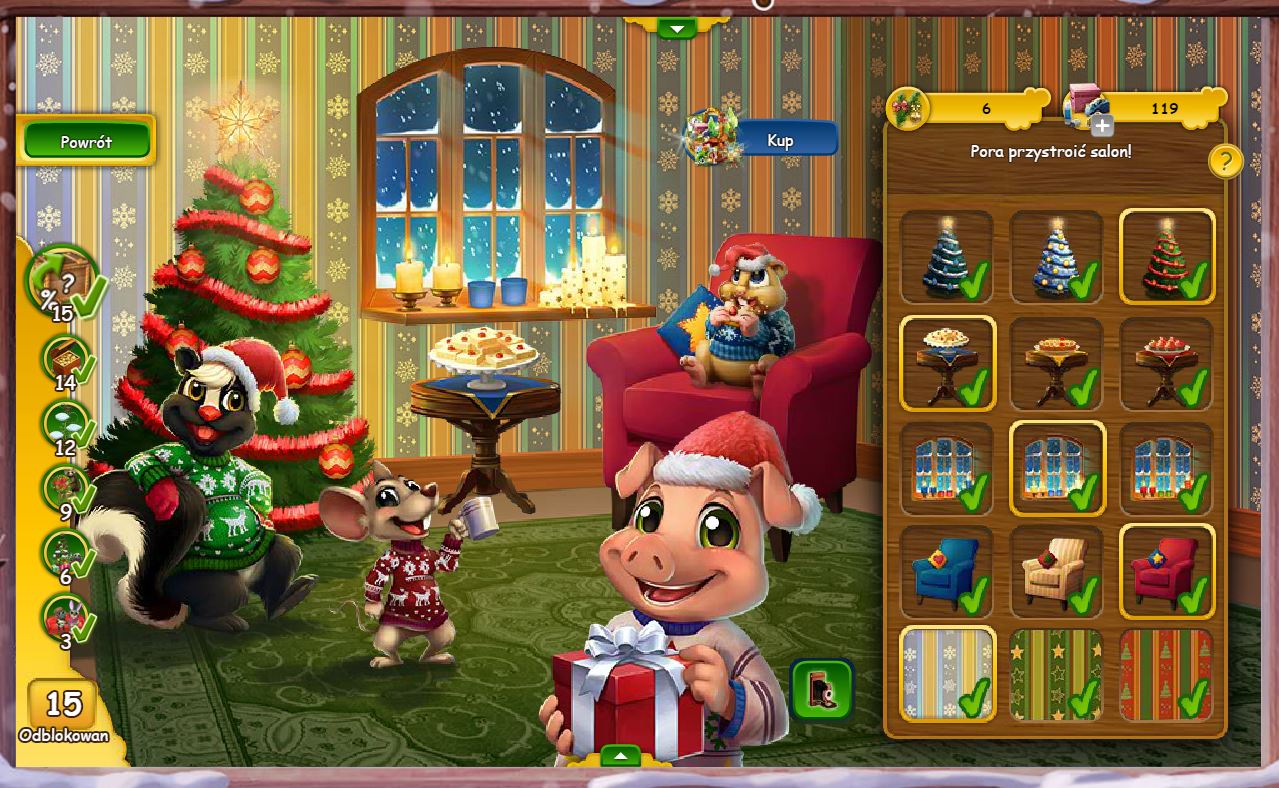The width and height of the screenshot is (1279, 788).
Task: Pick the green tree with red garland
Action: pos(1166,256)
